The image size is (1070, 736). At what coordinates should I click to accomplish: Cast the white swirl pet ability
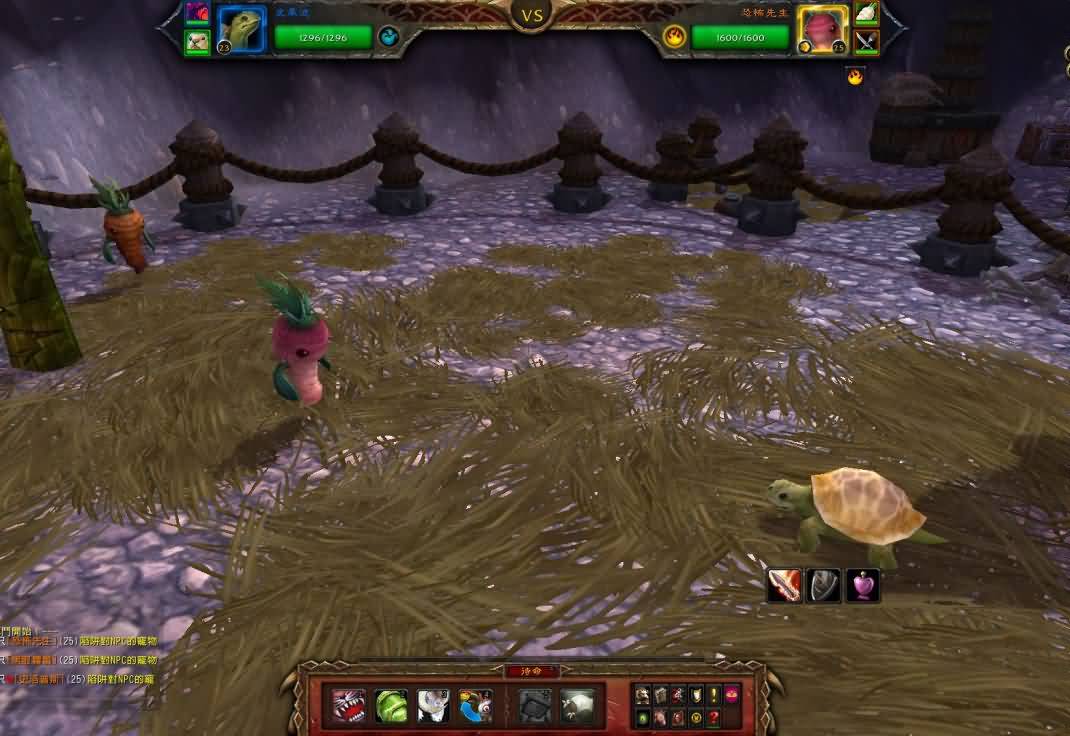point(433,706)
